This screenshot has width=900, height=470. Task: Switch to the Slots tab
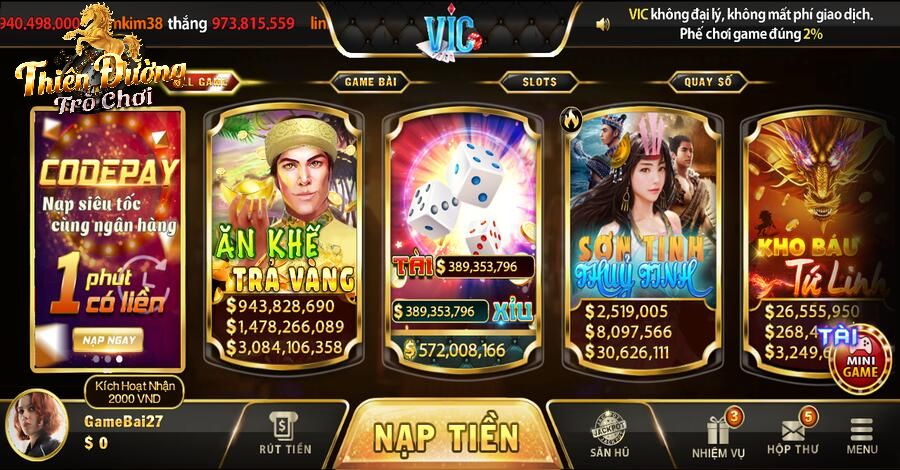pos(540,81)
